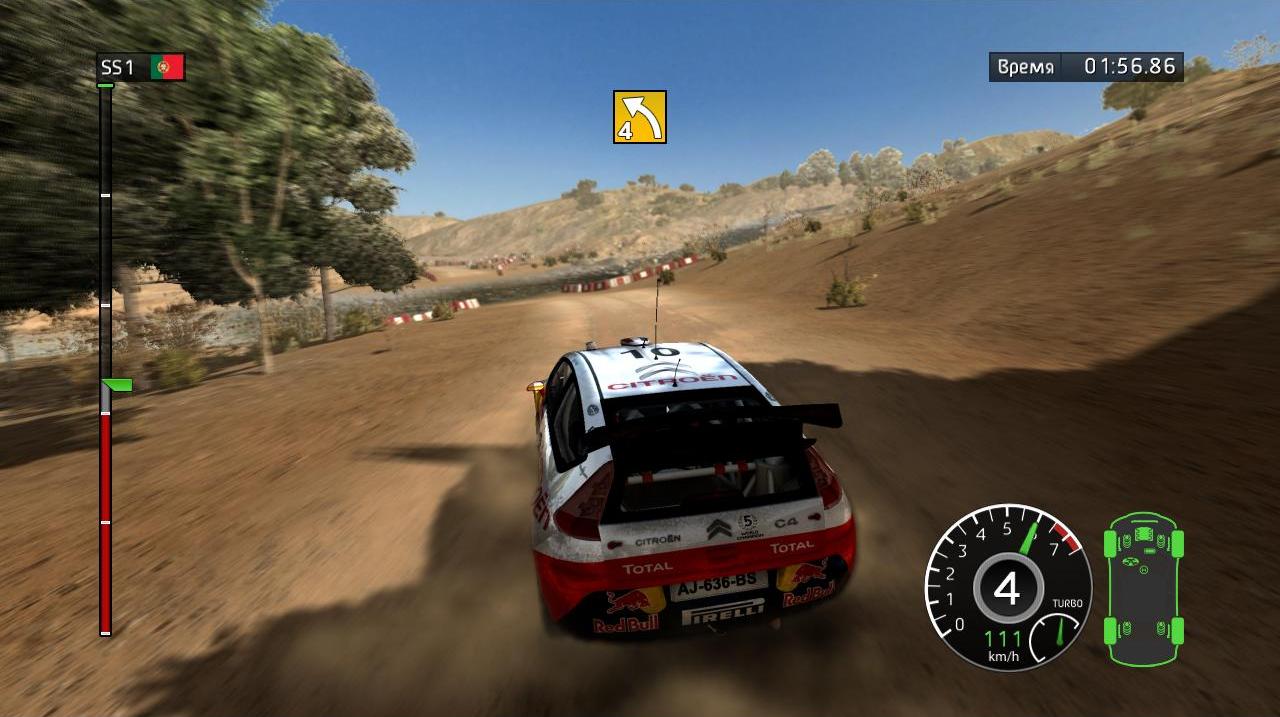Select the car damage status diagram
The image size is (1280, 717).
(1143, 587)
